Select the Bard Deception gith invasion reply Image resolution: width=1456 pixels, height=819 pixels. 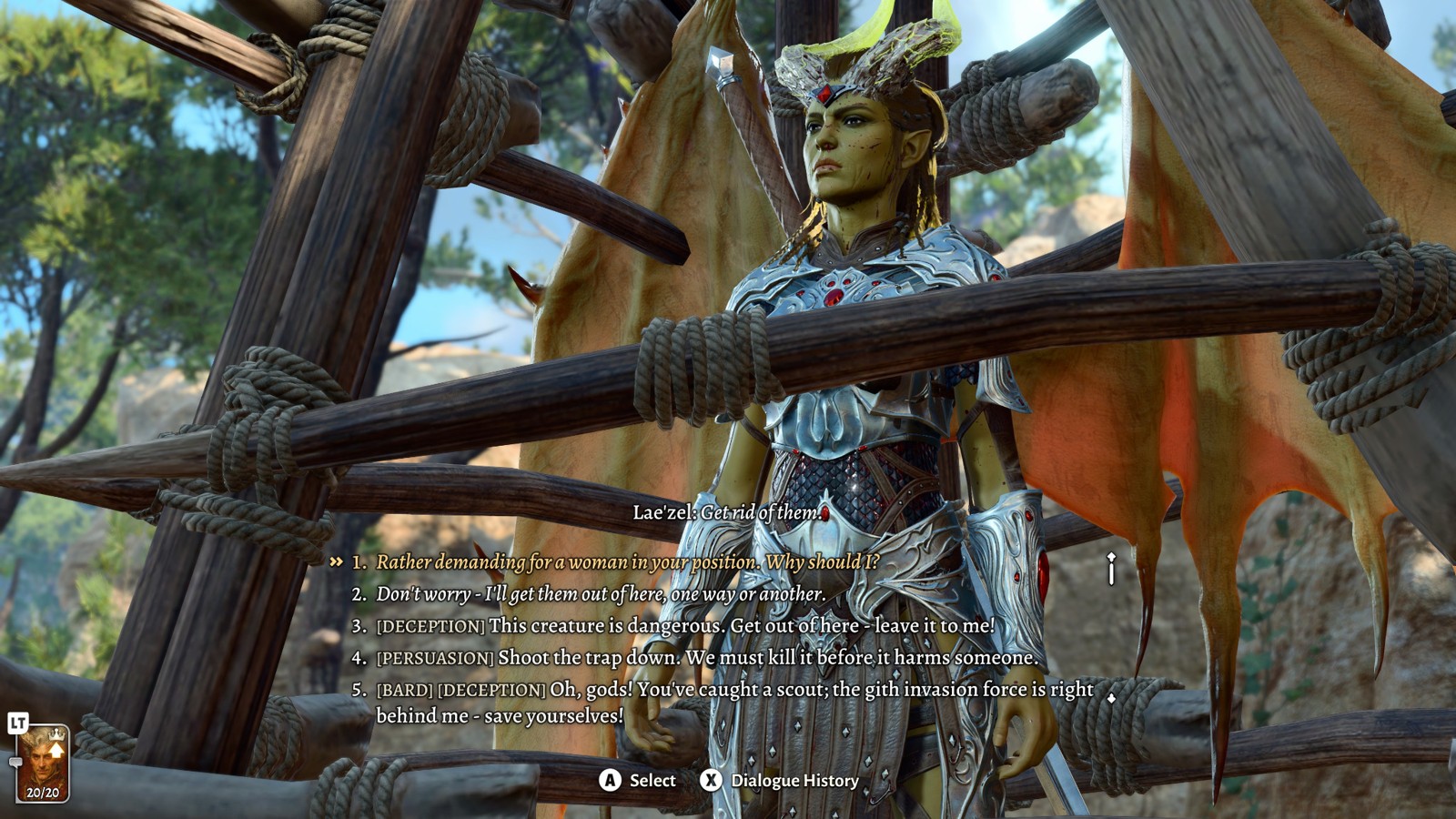pos(734,703)
